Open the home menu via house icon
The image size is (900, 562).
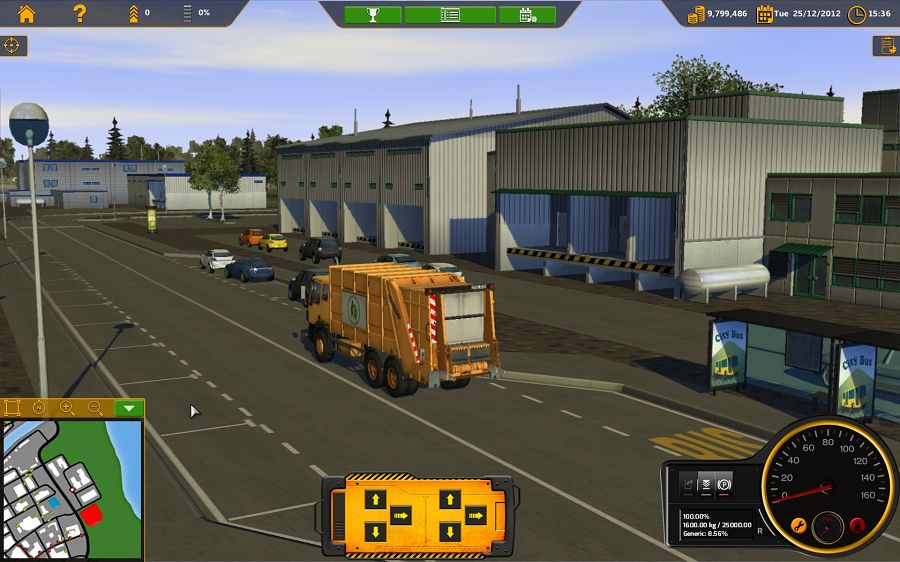pos(26,13)
